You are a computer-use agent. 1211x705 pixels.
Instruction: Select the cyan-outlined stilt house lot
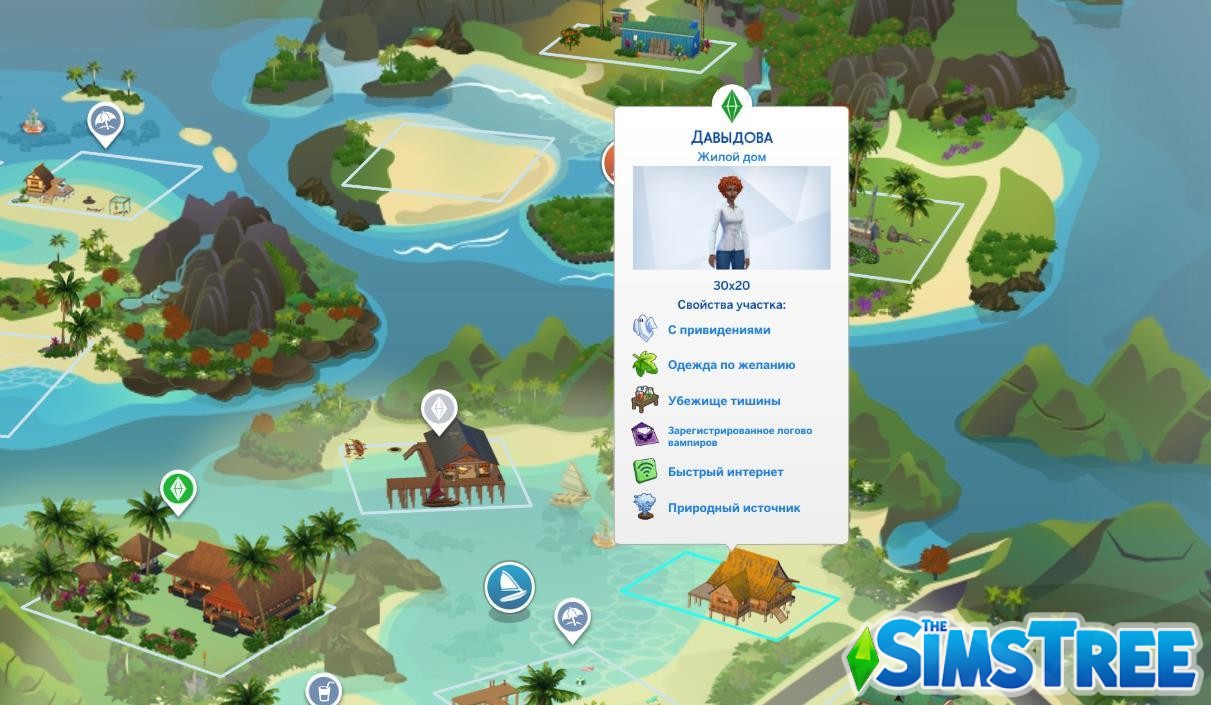738,590
